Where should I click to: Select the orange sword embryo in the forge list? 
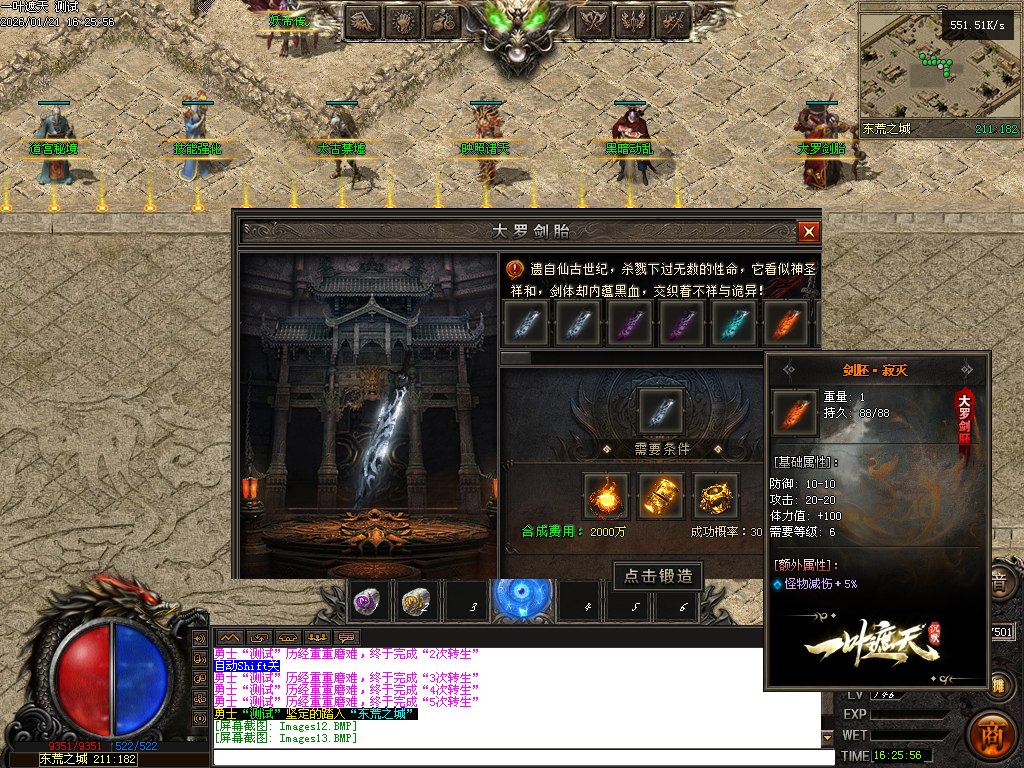click(x=785, y=322)
